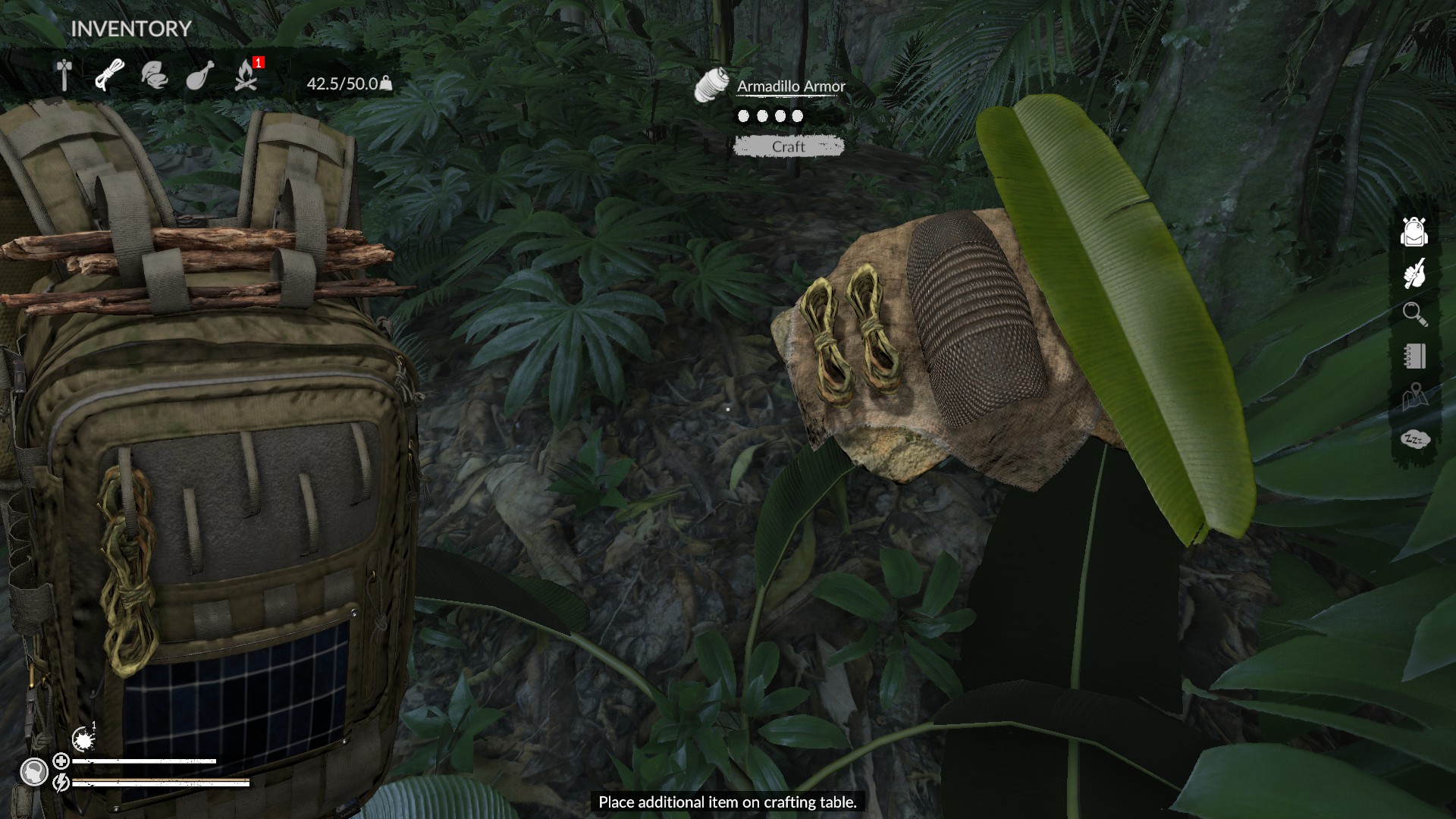Image resolution: width=1456 pixels, height=819 pixels.
Task: Select the crafting hand icon
Action: point(1414,274)
